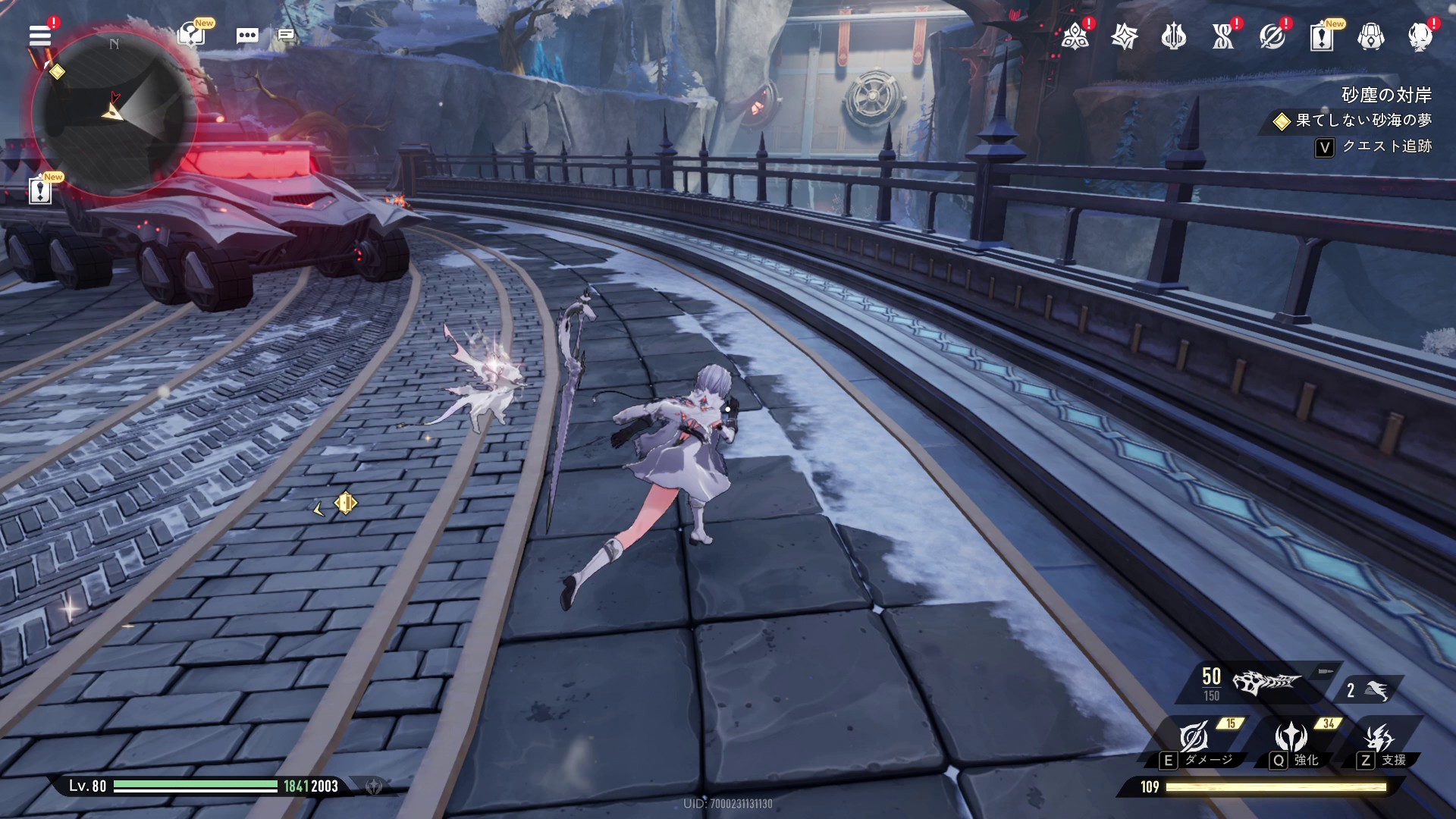Viewport: 1456px width, 819px height.
Task: Select the 果てしない砂海の夢 quest tracker
Action: click(x=1356, y=121)
